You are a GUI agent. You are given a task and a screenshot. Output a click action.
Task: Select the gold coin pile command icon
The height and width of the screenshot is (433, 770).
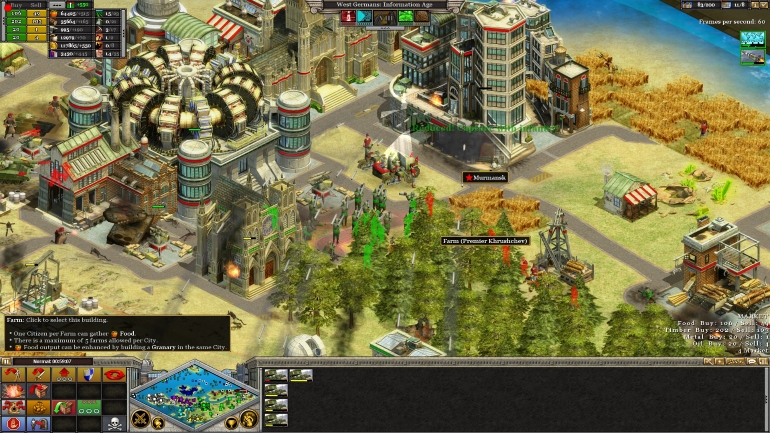pyautogui.click(x=38, y=407)
